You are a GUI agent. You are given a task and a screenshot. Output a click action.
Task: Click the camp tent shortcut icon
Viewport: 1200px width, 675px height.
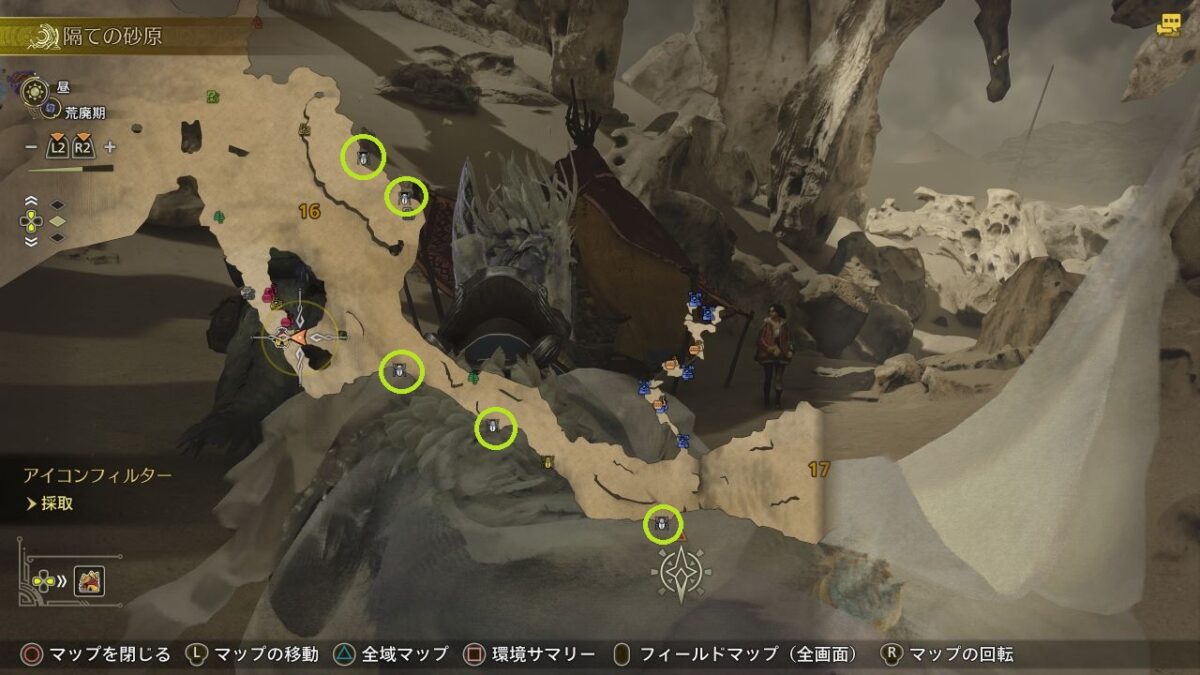pos(89,581)
